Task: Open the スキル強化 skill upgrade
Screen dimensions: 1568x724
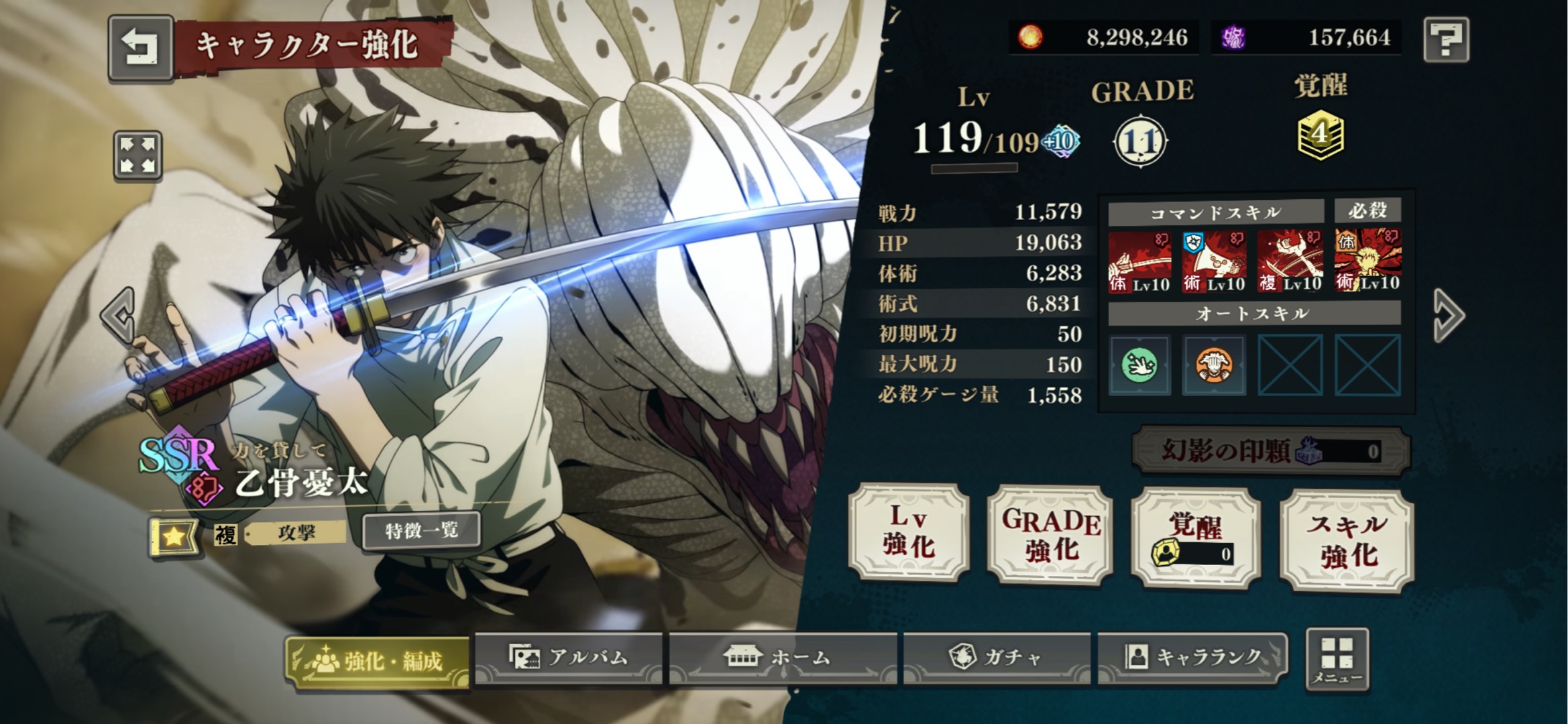Action: 1347,540
